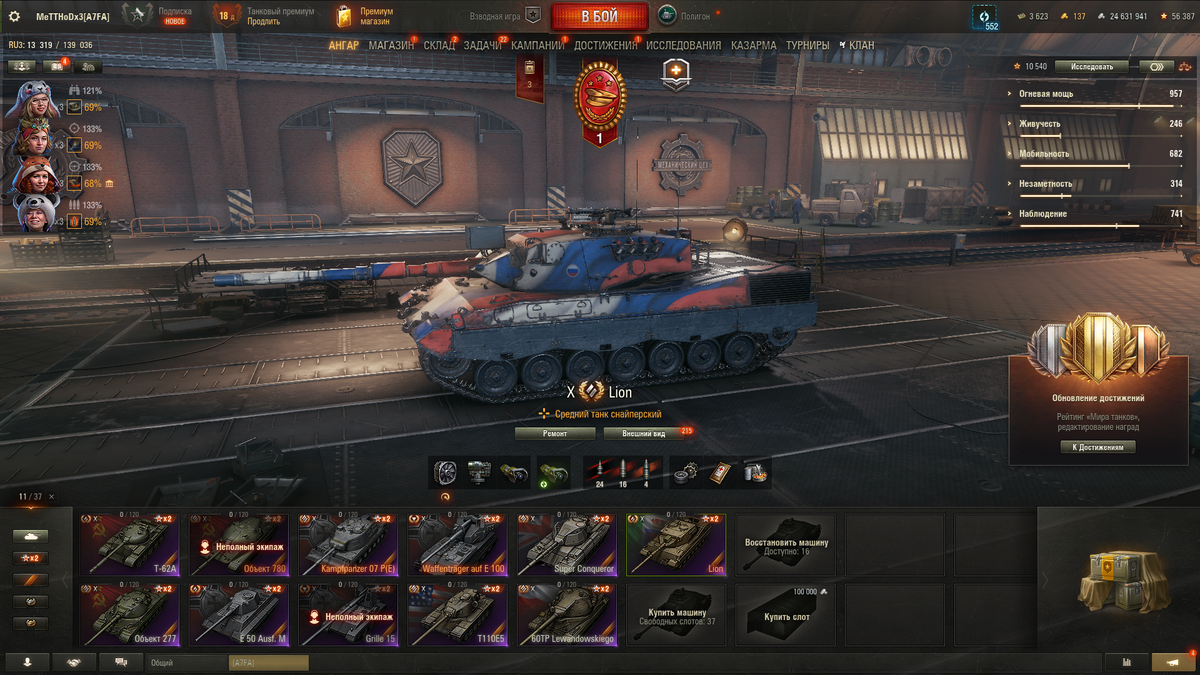This screenshot has width=1200, height=675.
Task: Go to the ЗАДАЧИ tab
Action: click(x=483, y=45)
